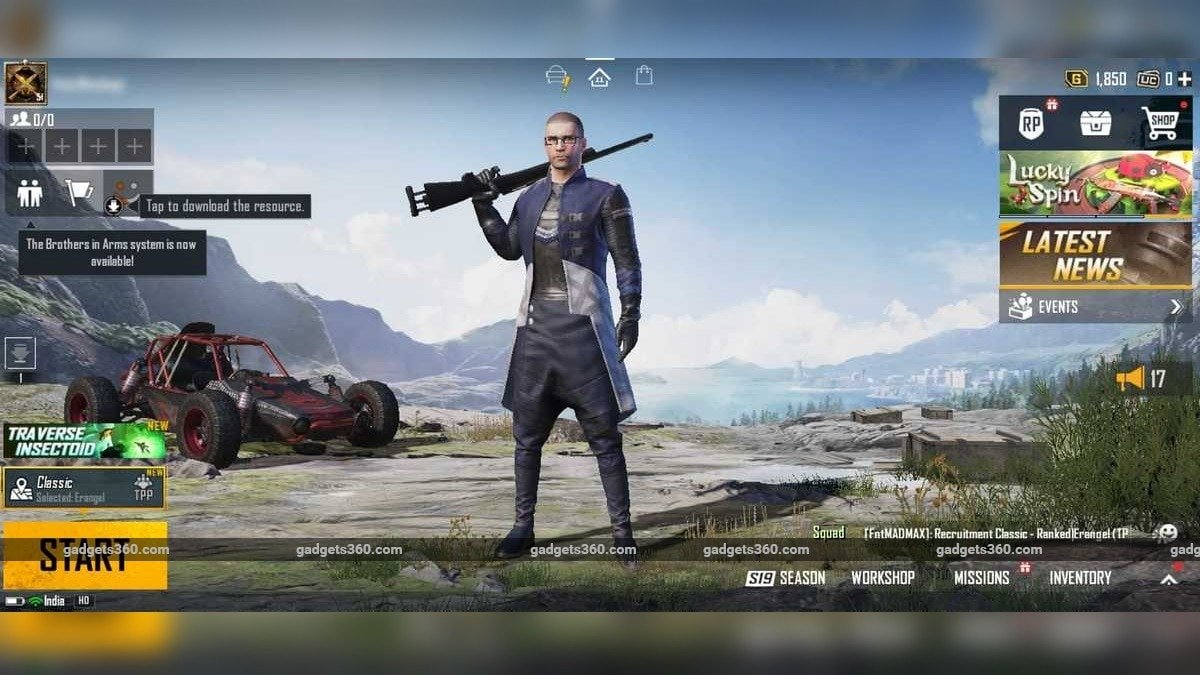Tap the yellow START button
This screenshot has height=675, width=1200.
[x=84, y=555]
